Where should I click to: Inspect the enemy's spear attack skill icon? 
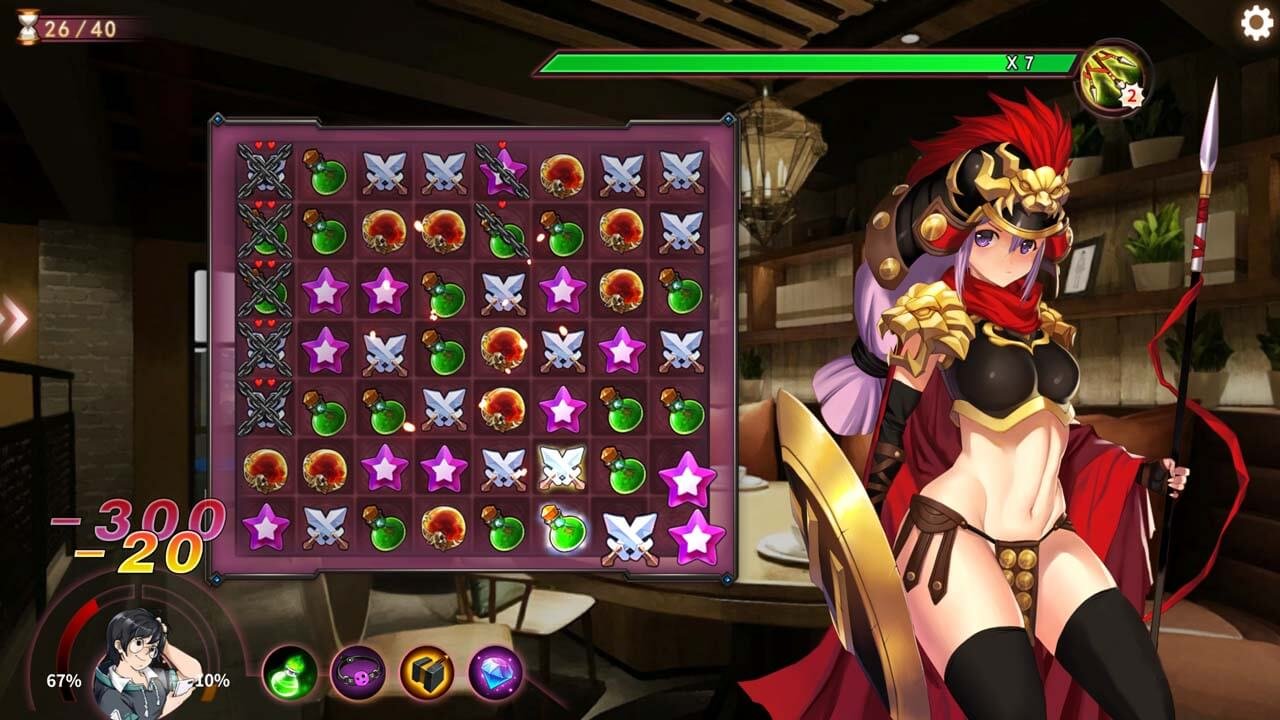[x=1112, y=77]
